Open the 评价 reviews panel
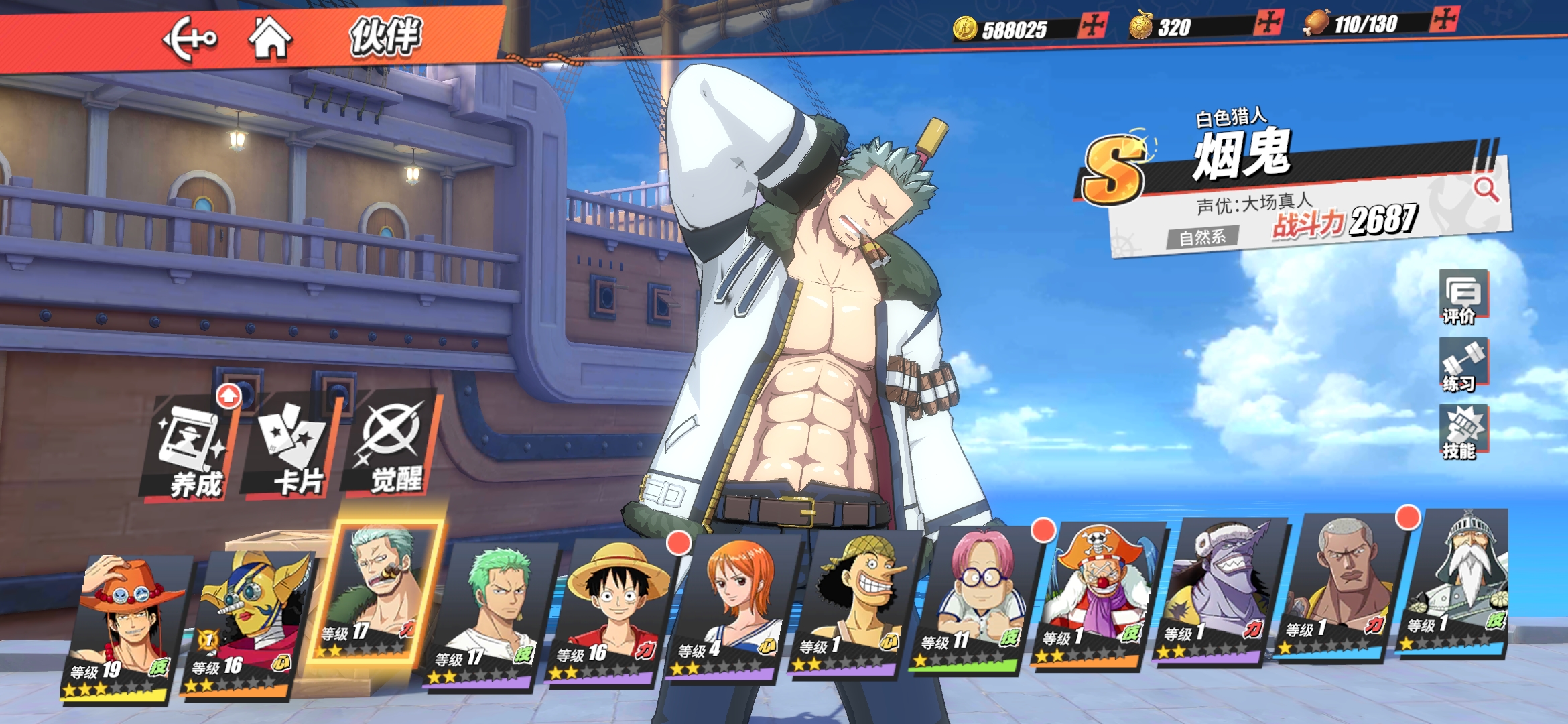The width and height of the screenshot is (1568, 724). pos(1463,298)
